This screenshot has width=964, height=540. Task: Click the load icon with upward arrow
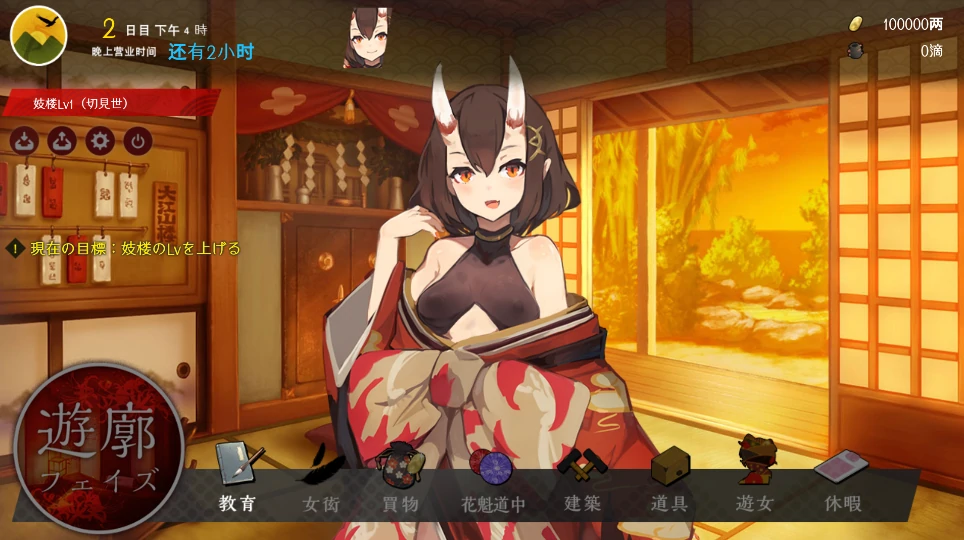[x=62, y=140]
